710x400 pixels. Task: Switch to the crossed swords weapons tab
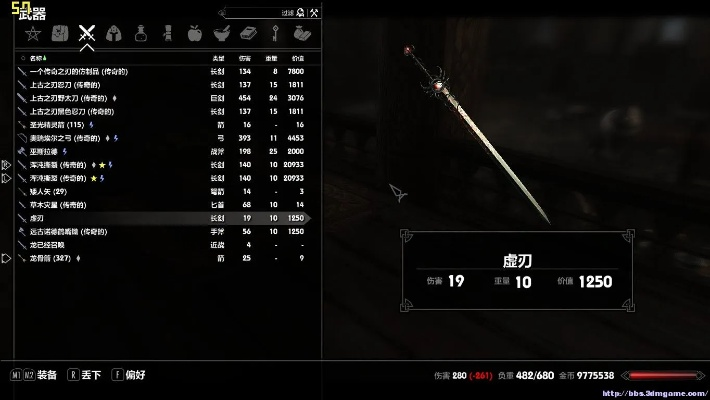[87, 35]
